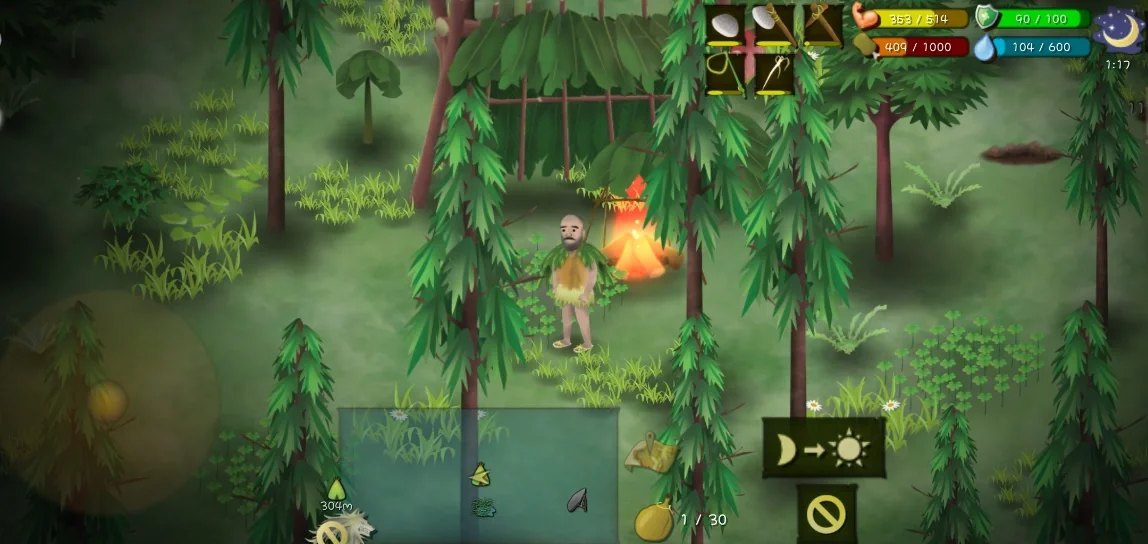Viewport: 1148px width, 544px height.
Task: Select the rope snare hotbar slot
Action: point(726,72)
